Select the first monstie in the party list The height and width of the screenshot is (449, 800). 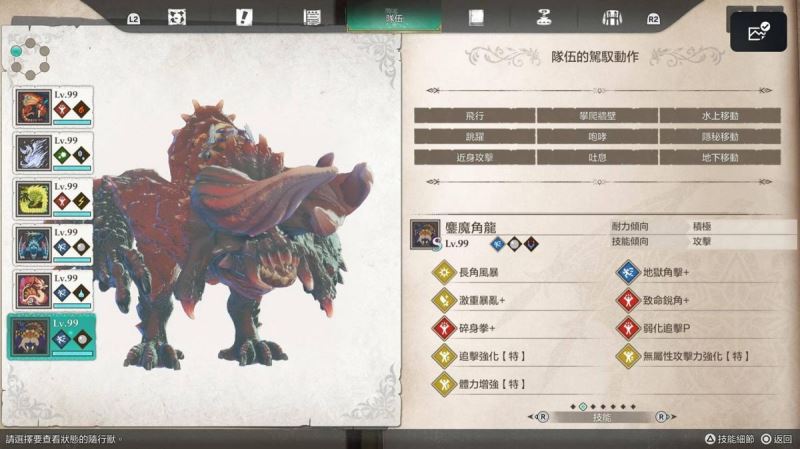tap(52, 107)
